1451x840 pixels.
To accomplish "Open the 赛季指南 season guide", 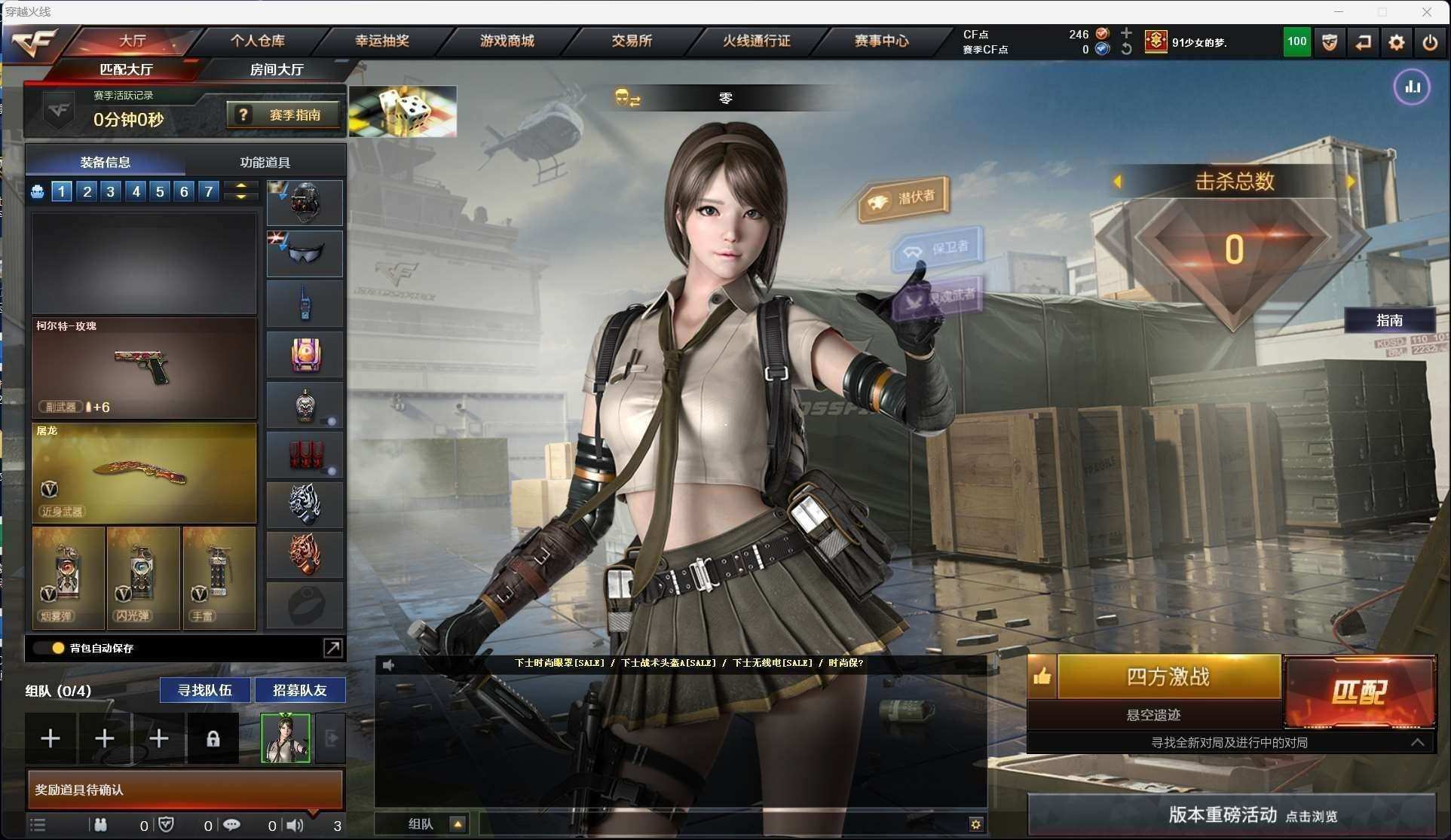I will [283, 115].
